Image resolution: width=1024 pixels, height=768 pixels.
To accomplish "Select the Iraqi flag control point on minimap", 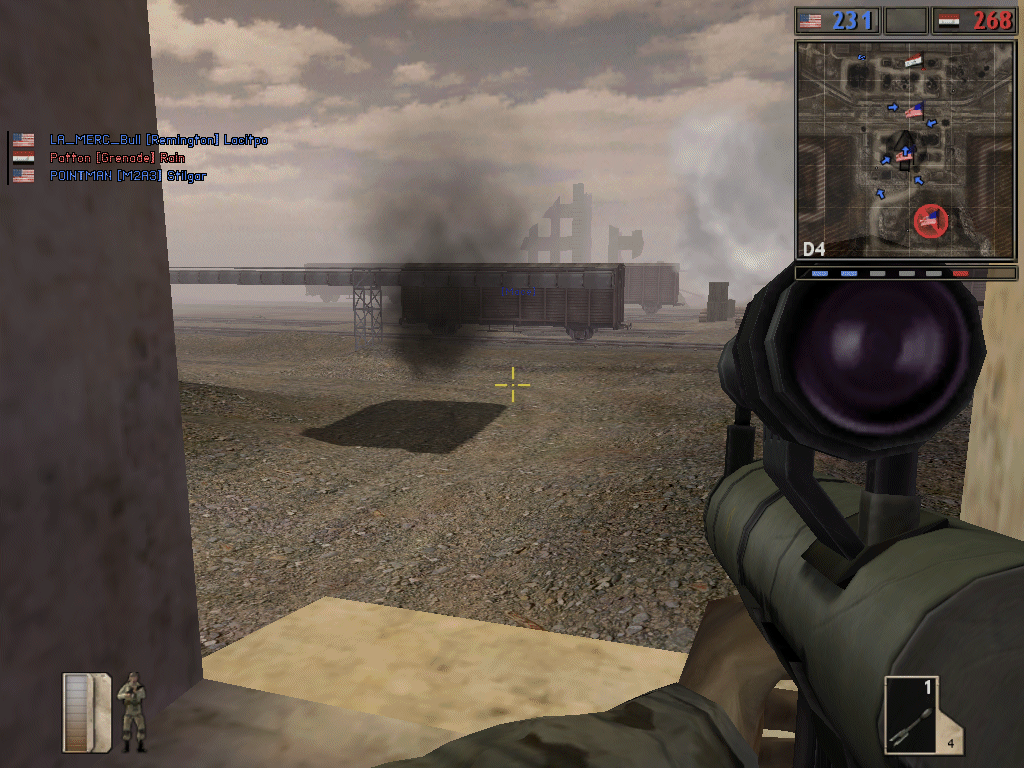I will tap(913, 62).
